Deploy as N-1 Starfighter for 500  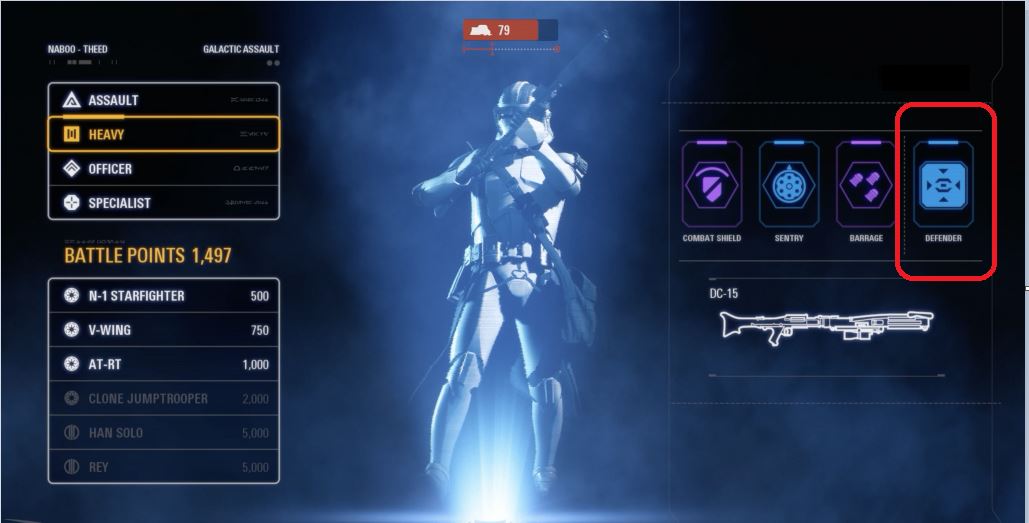pyautogui.click(x=163, y=296)
